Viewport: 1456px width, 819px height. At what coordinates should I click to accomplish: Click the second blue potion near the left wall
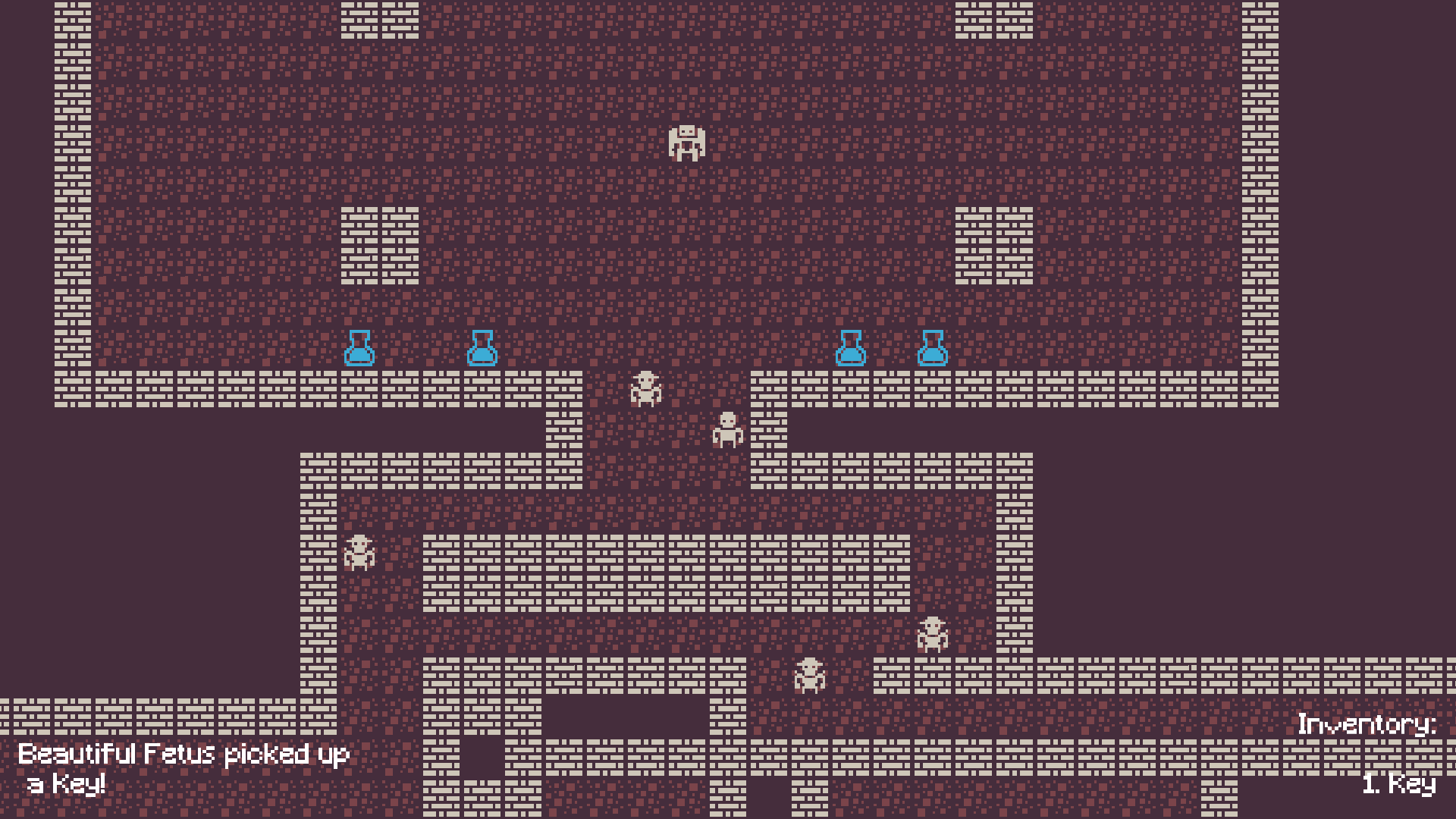(483, 350)
